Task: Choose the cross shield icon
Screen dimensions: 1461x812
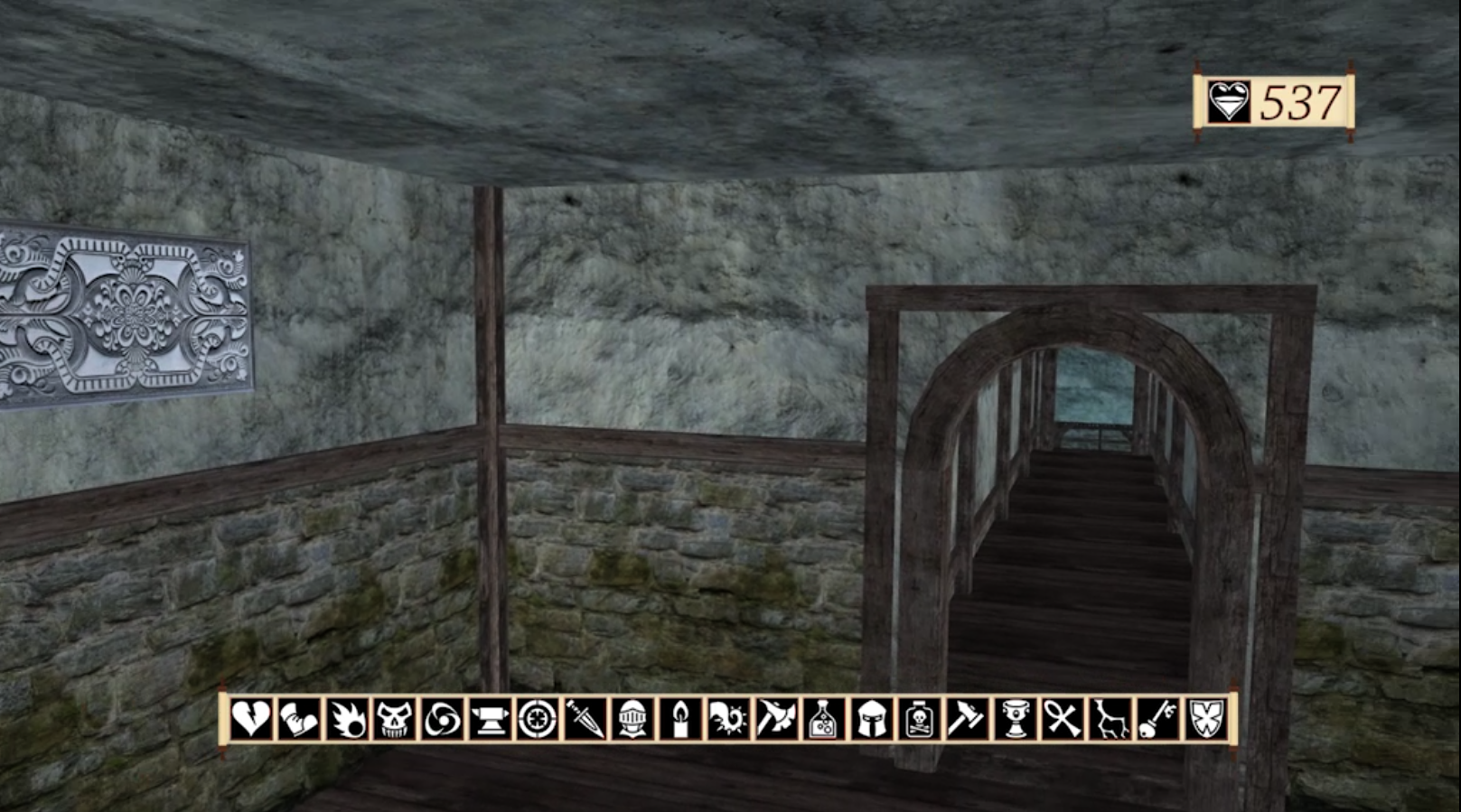Action: pyautogui.click(x=1205, y=720)
